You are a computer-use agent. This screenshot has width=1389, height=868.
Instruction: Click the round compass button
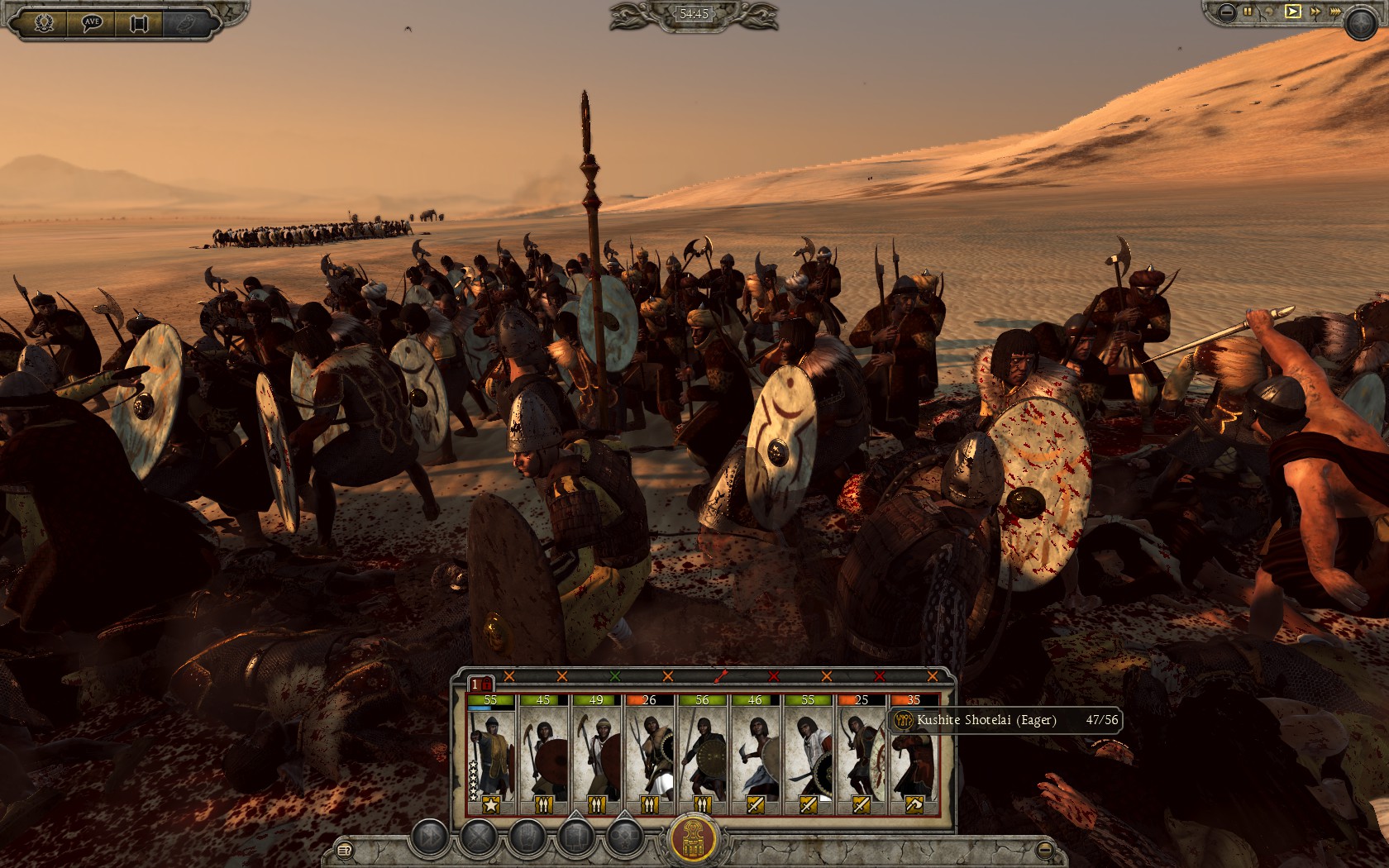pyautogui.click(x=1360, y=24)
